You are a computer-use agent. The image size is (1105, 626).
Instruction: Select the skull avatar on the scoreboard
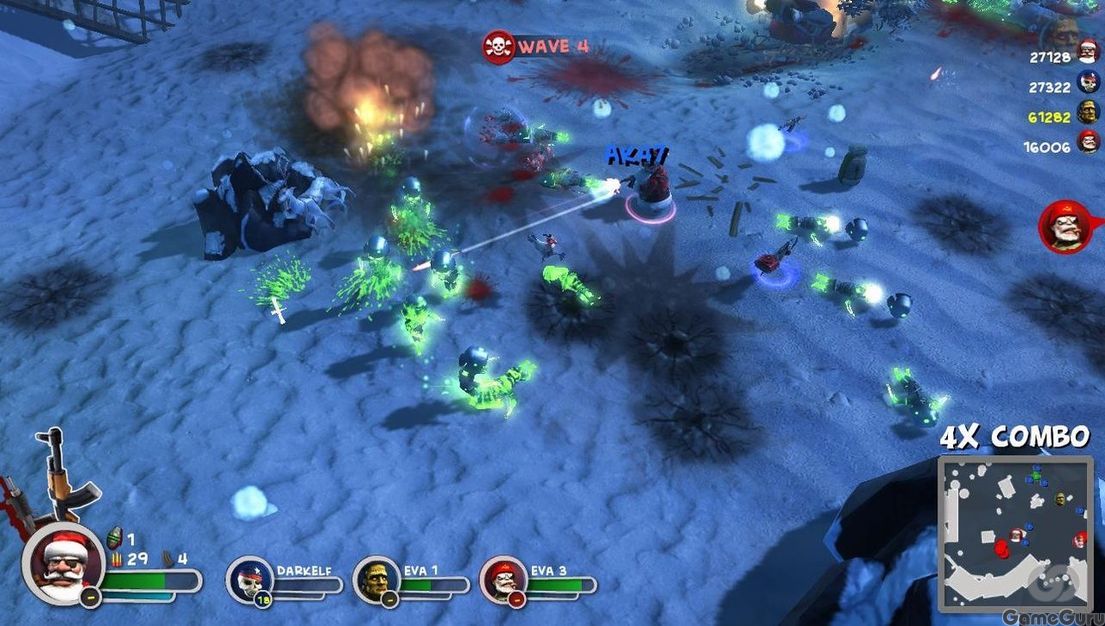click(x=1088, y=86)
